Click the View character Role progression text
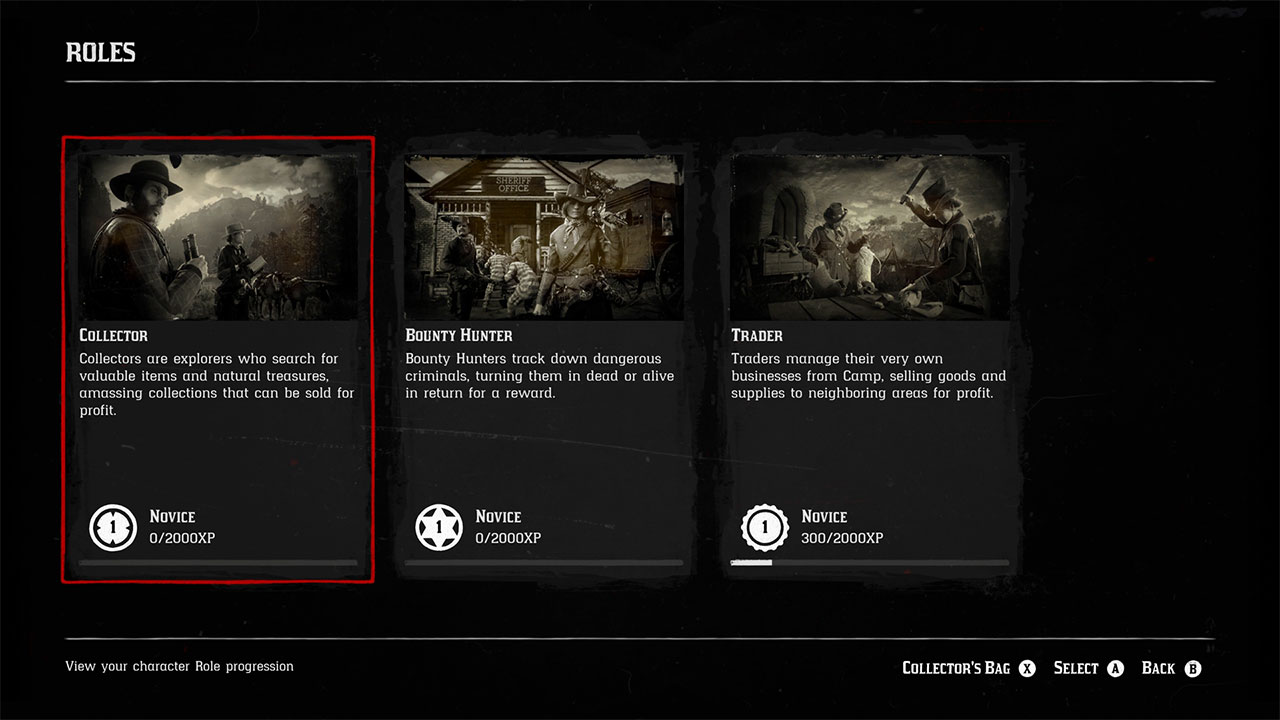The width and height of the screenshot is (1280, 720). pyautogui.click(x=179, y=666)
